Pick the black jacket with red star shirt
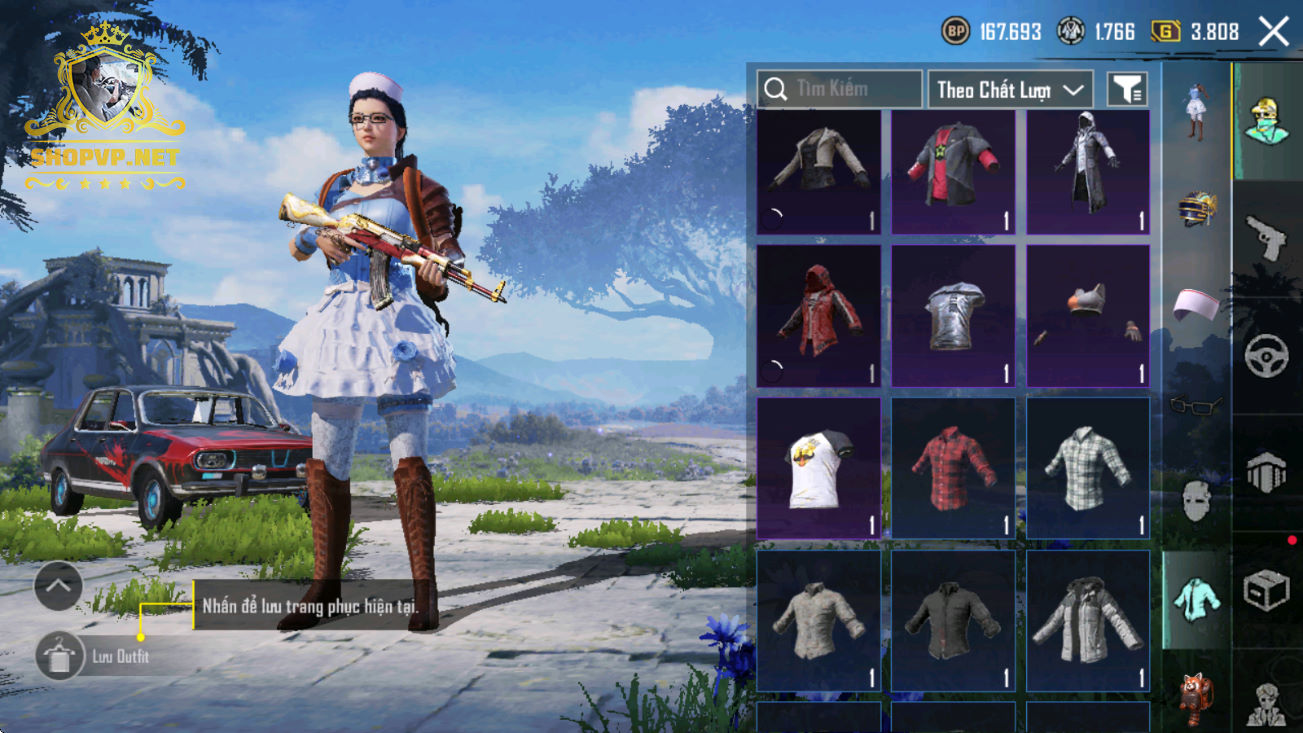 point(953,172)
